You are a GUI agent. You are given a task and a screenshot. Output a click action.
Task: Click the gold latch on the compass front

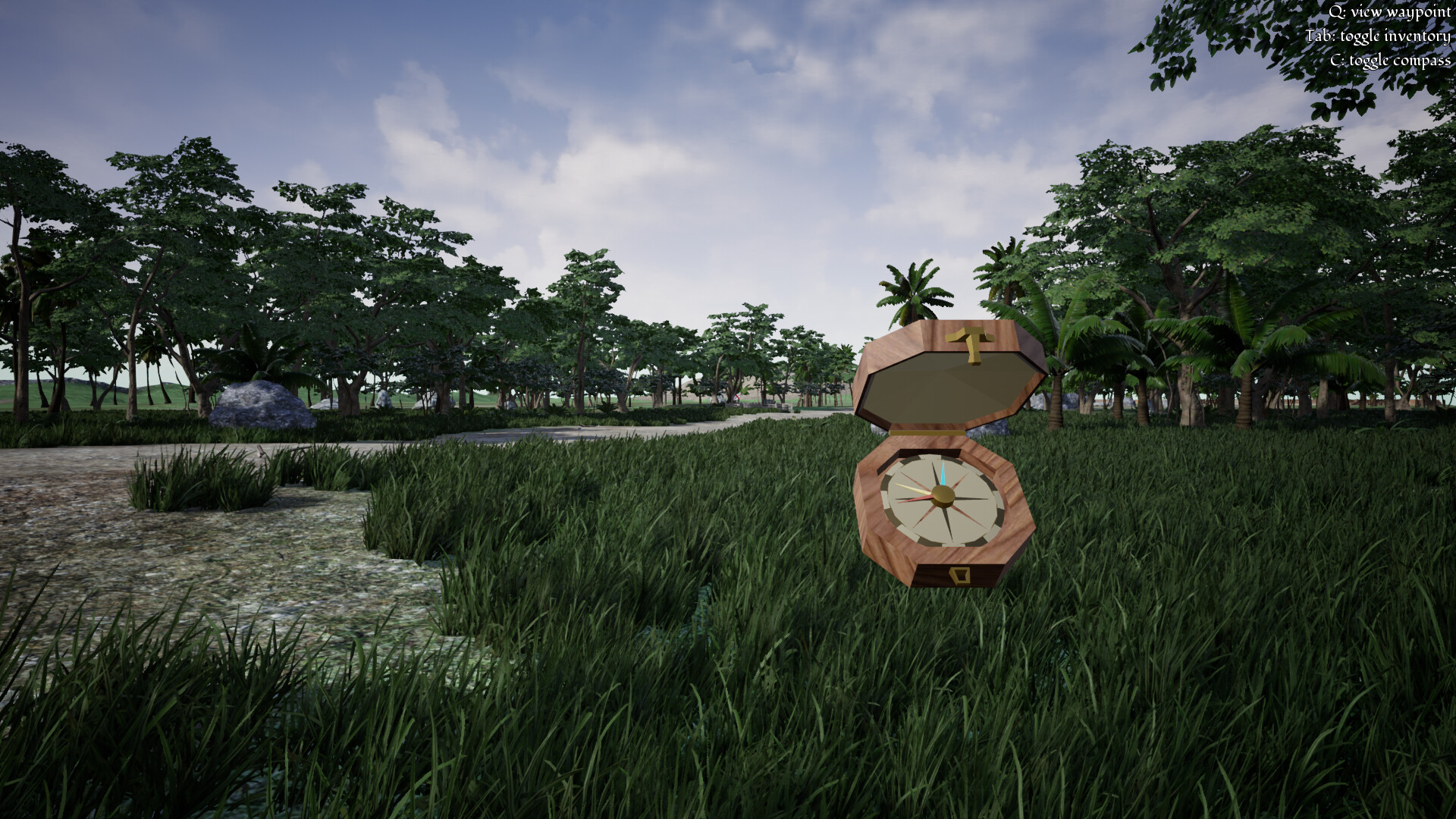tap(959, 575)
